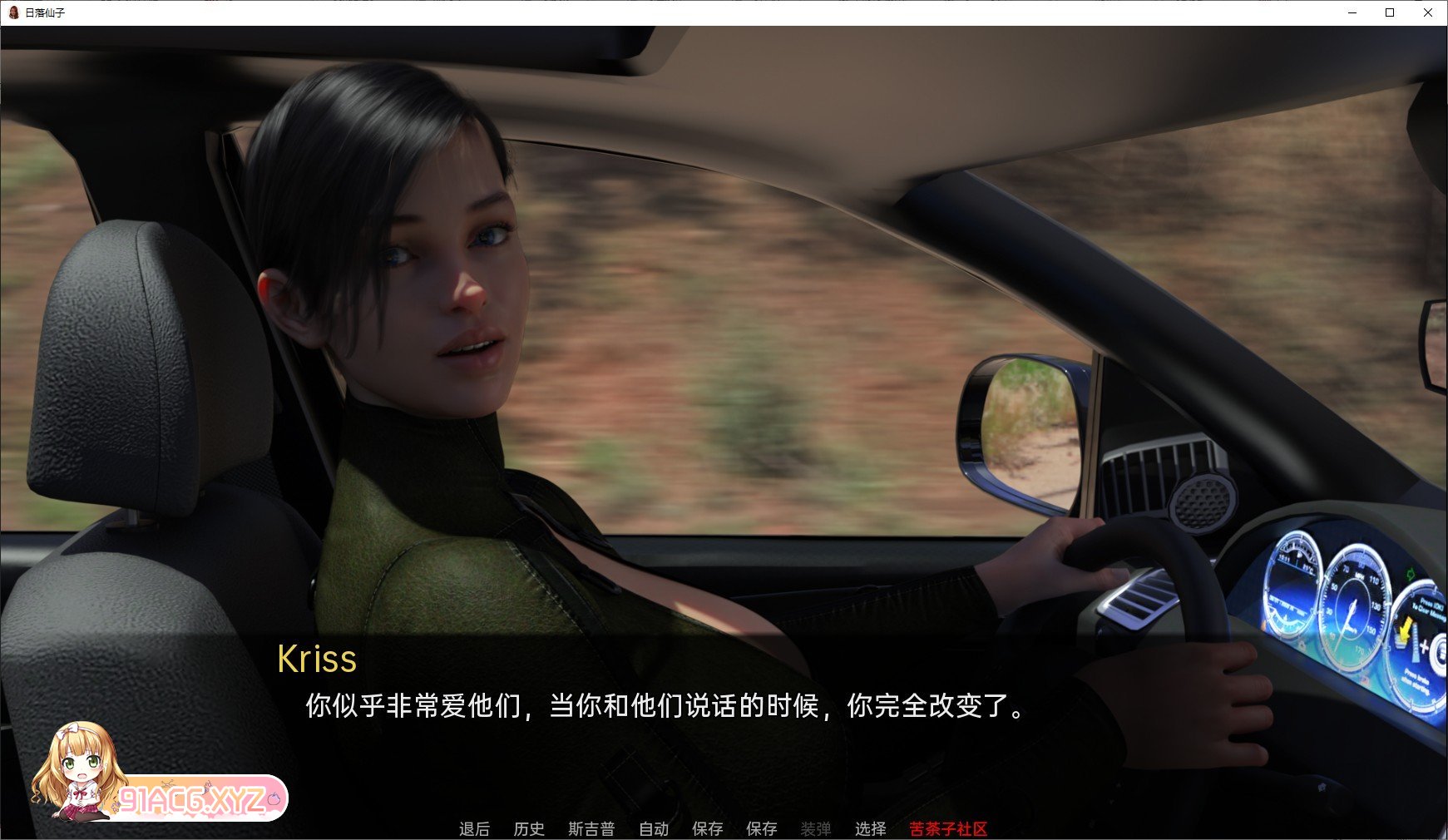Visit the red 苦茶子社区 community link
Screen dimensions: 1448x840
pyautogui.click(x=946, y=828)
